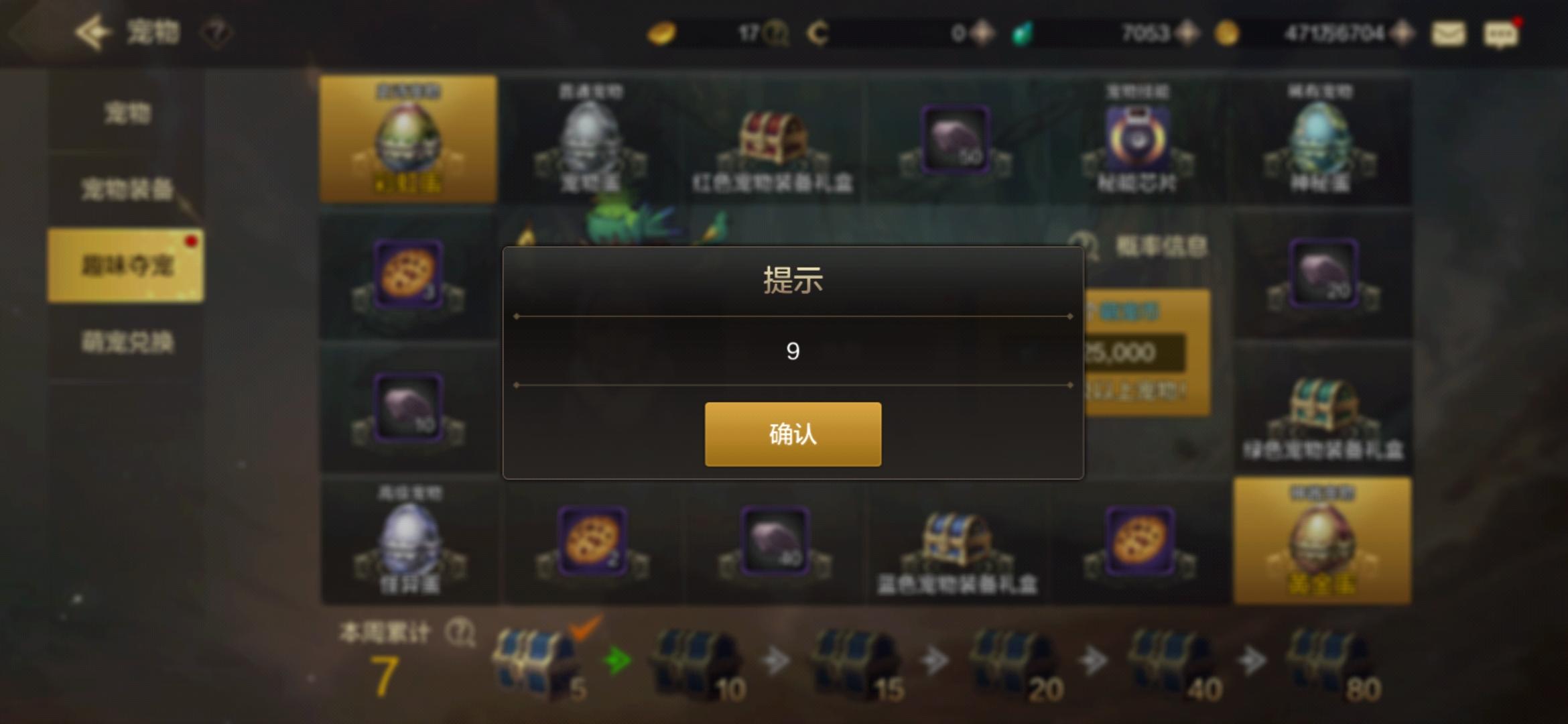Image resolution: width=1568 pixels, height=724 pixels.
Task: Click the chat message icon with red notification
Action: click(x=1501, y=33)
